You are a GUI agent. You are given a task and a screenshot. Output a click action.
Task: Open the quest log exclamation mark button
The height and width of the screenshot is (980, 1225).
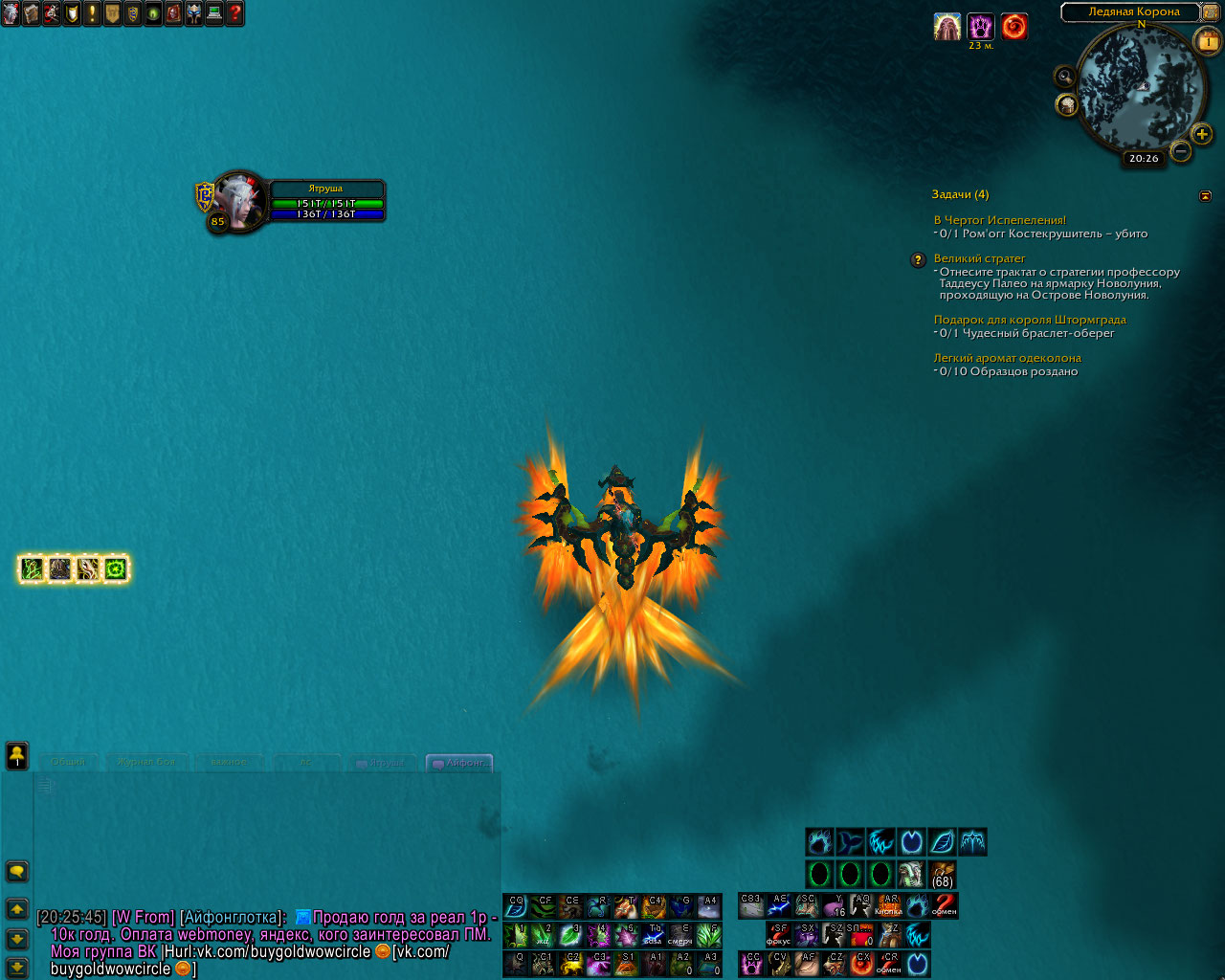(92, 13)
